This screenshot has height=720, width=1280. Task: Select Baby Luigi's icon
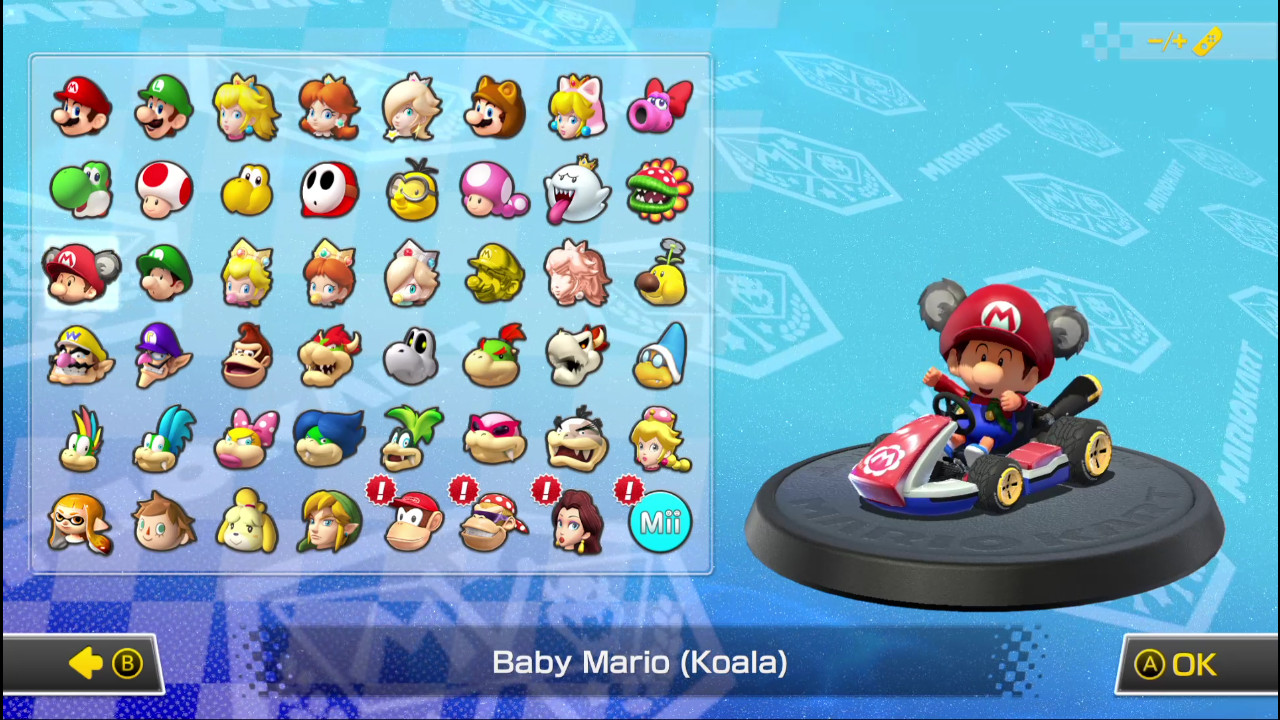[163, 273]
